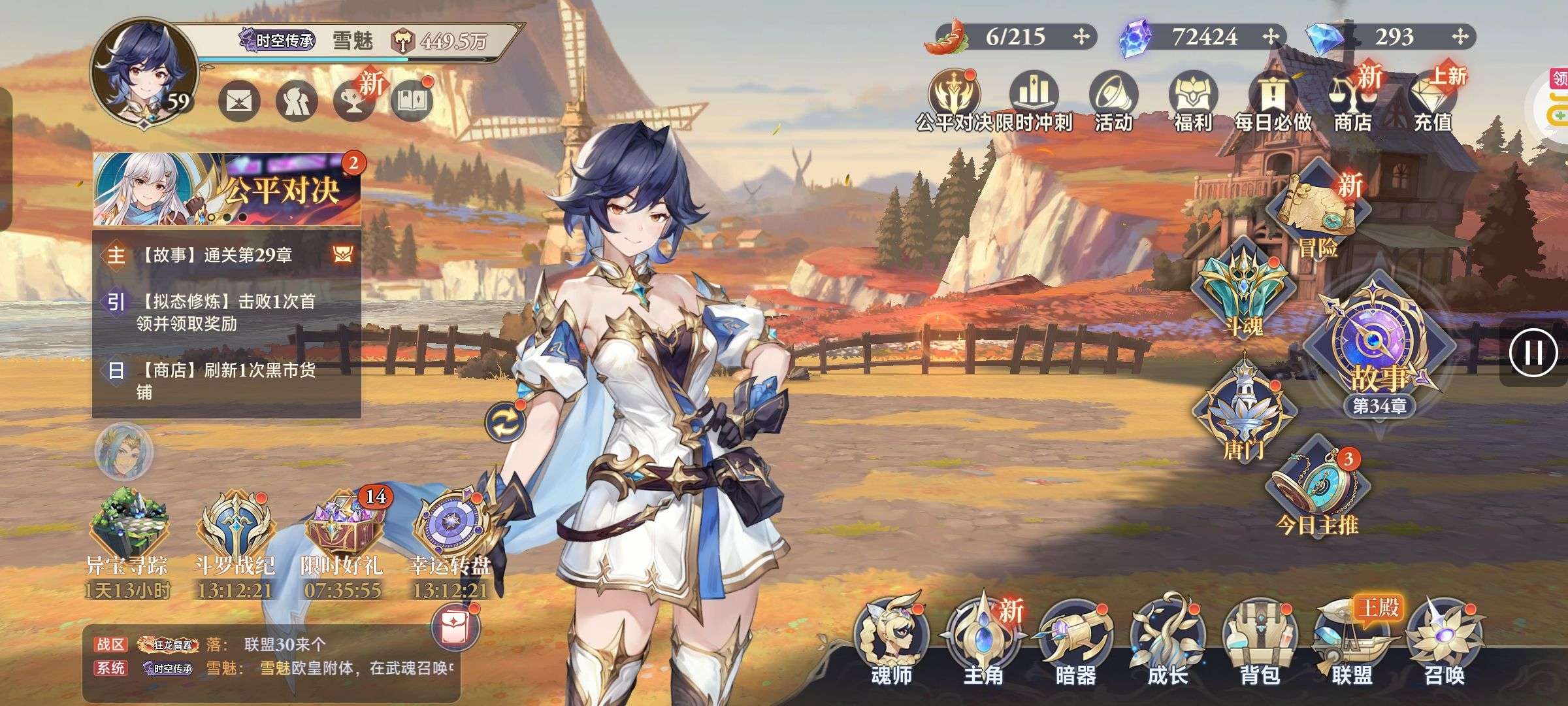The height and width of the screenshot is (706, 1568).
Task: Open the 暗器 hidden weapons menu
Action: (x=1075, y=644)
